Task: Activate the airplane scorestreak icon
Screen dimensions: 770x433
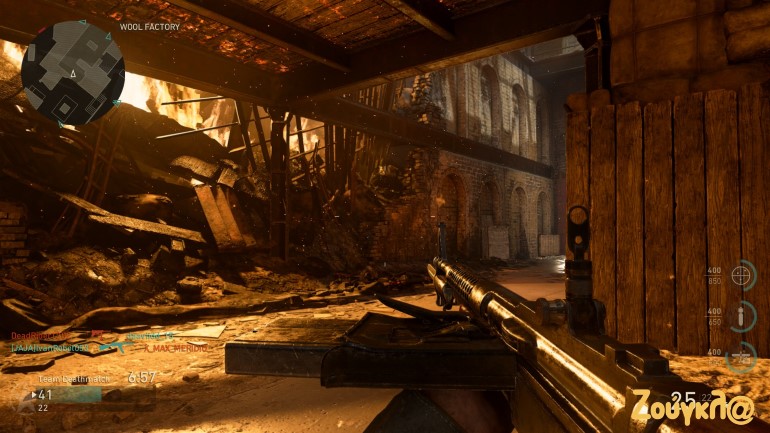Action: [742, 356]
